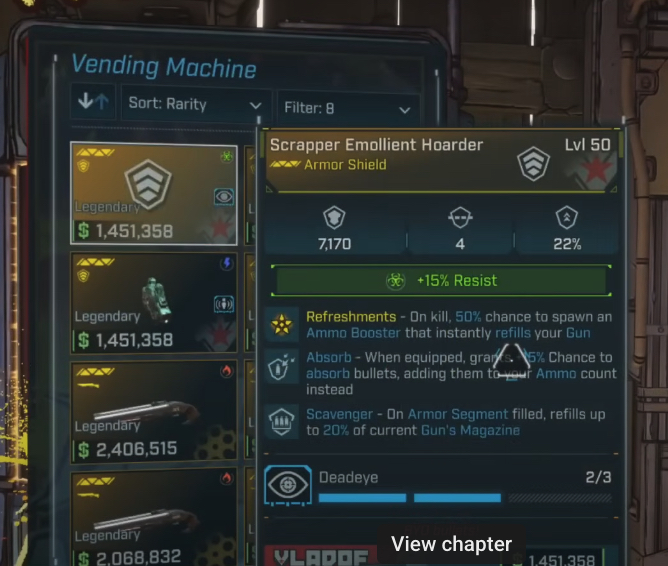This screenshot has width=668, height=566.
Task: Toggle the sort direction arrows
Action: coord(94,102)
